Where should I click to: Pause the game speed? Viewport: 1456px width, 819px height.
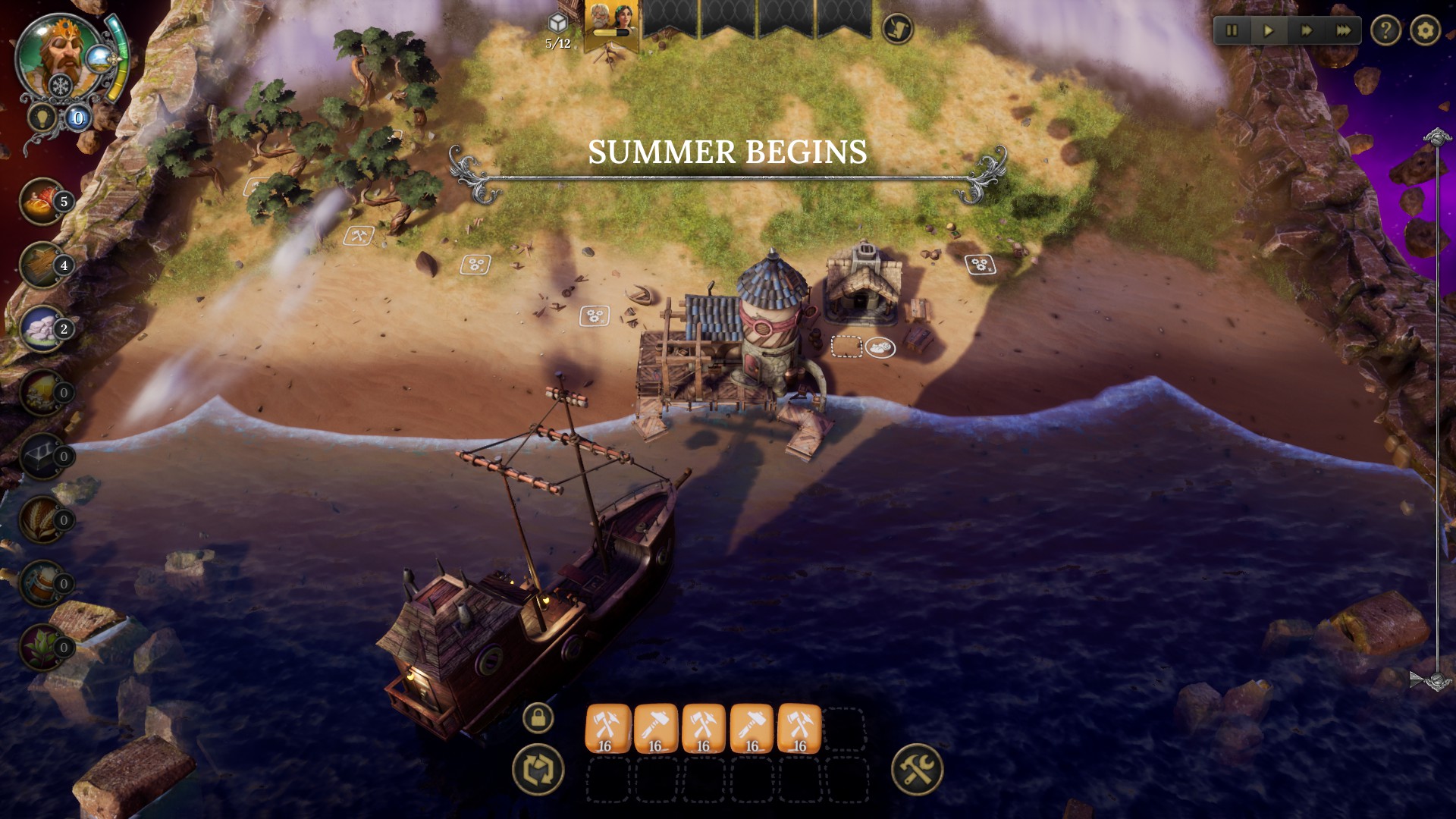pyautogui.click(x=1232, y=30)
